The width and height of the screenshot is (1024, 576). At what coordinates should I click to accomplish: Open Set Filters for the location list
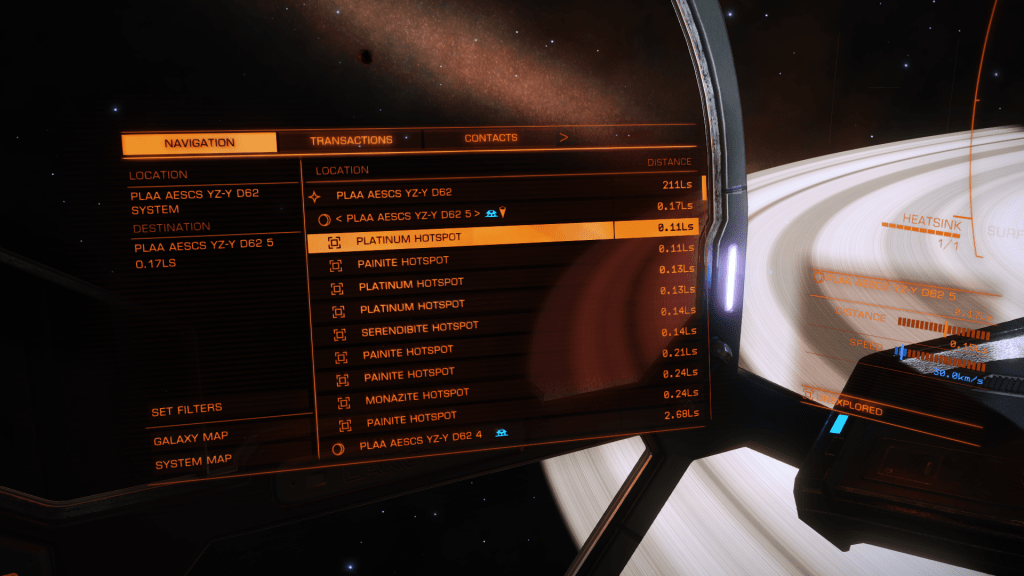point(187,410)
